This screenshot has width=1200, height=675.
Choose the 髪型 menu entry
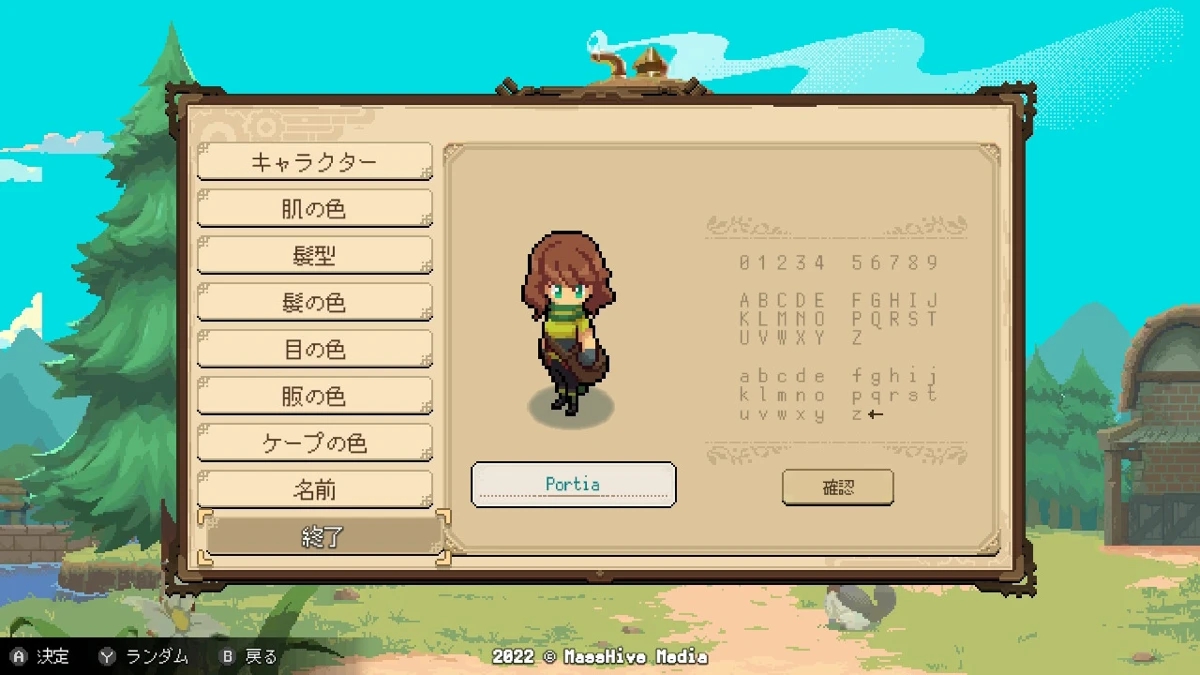point(314,256)
